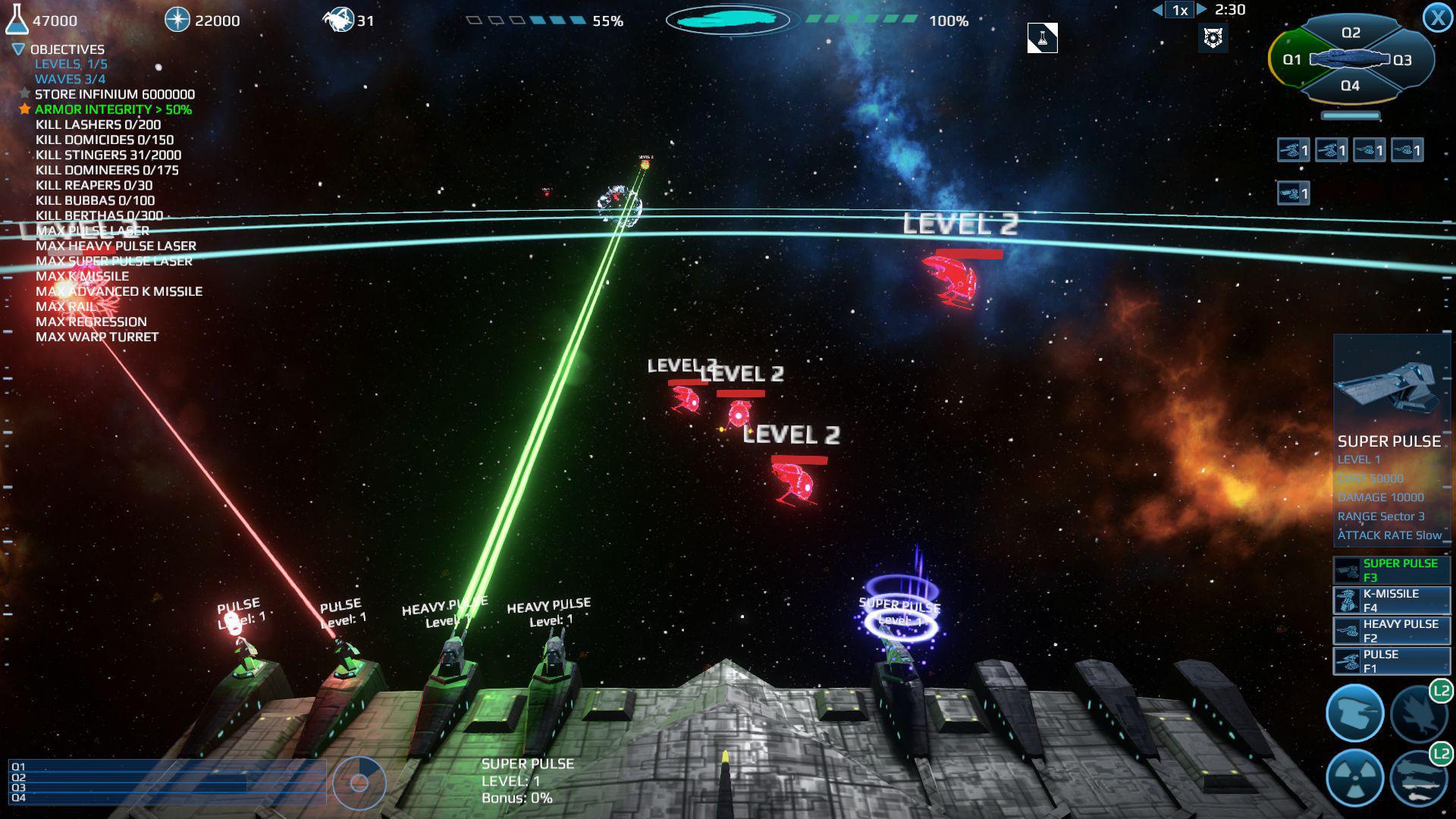Click the emblem badge icon beside the ship bar

point(1213,39)
